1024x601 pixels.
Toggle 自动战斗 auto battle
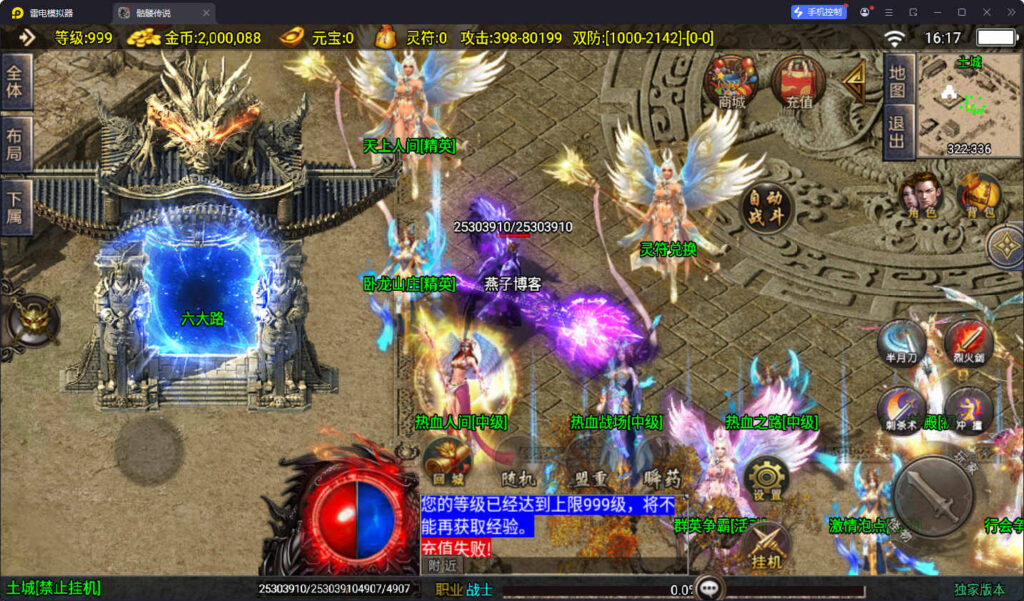[766, 209]
